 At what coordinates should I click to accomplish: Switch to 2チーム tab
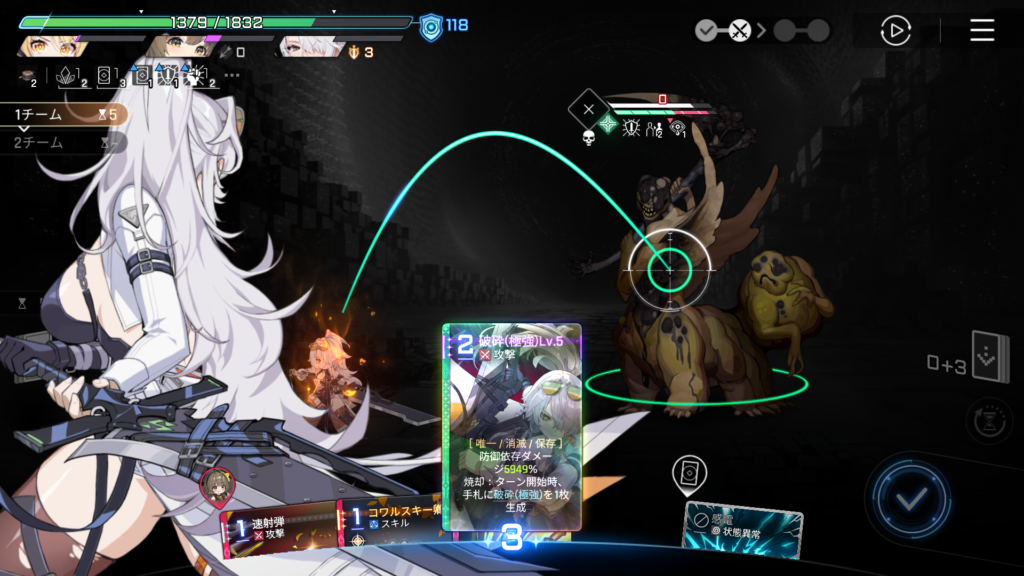[x=40, y=143]
